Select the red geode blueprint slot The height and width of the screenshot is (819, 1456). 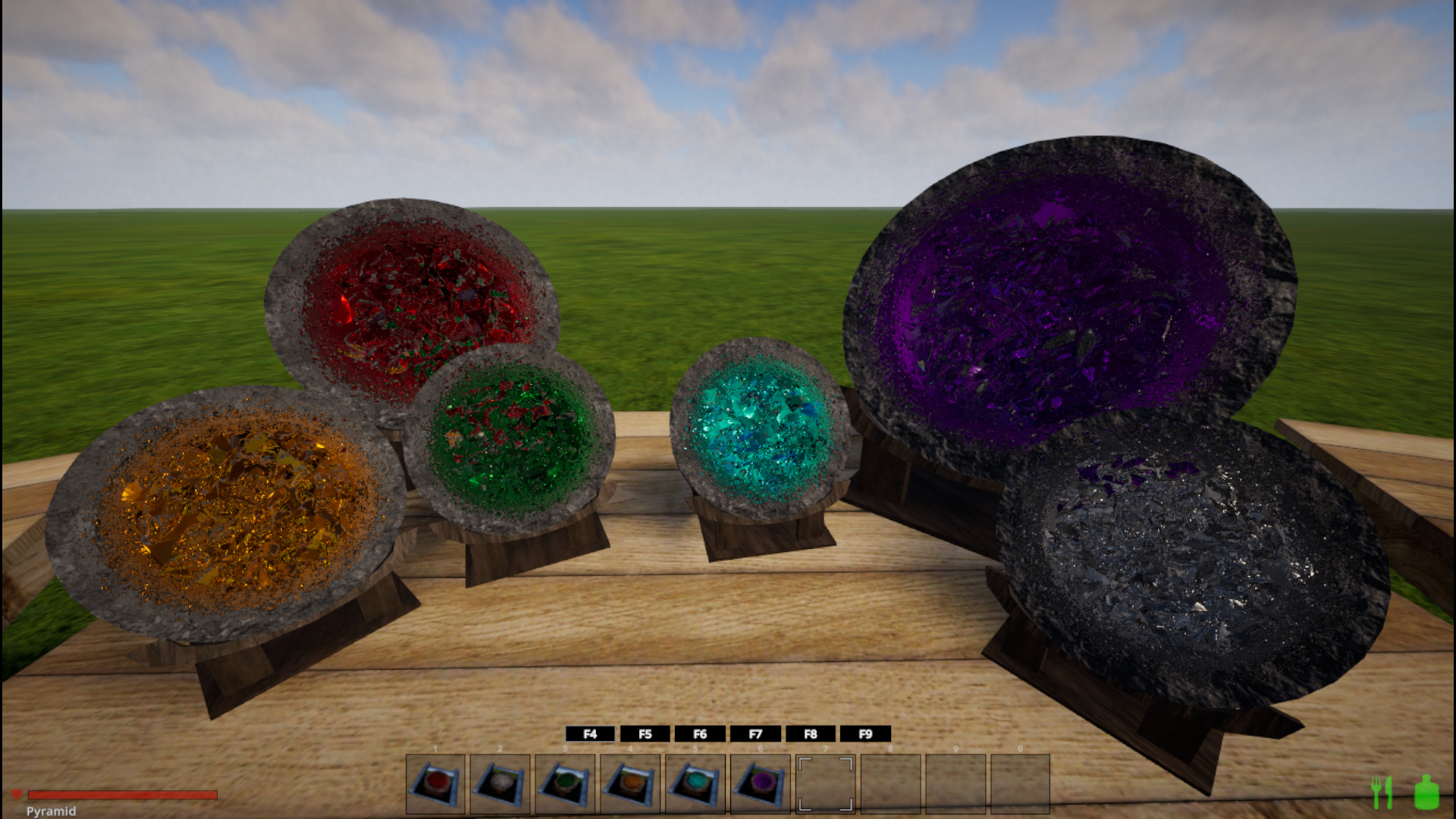tap(435, 783)
